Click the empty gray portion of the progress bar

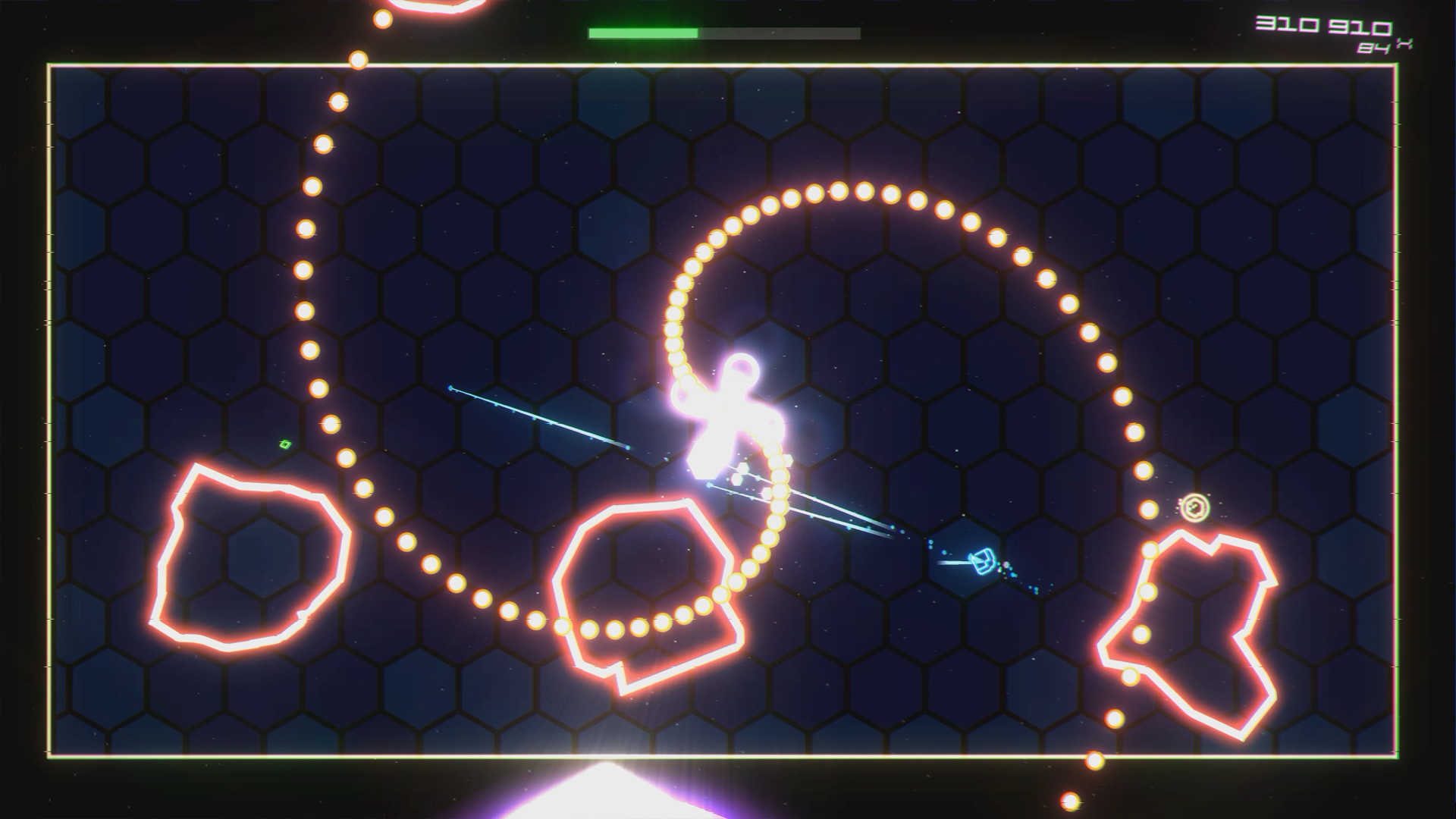pyautogui.click(x=781, y=33)
